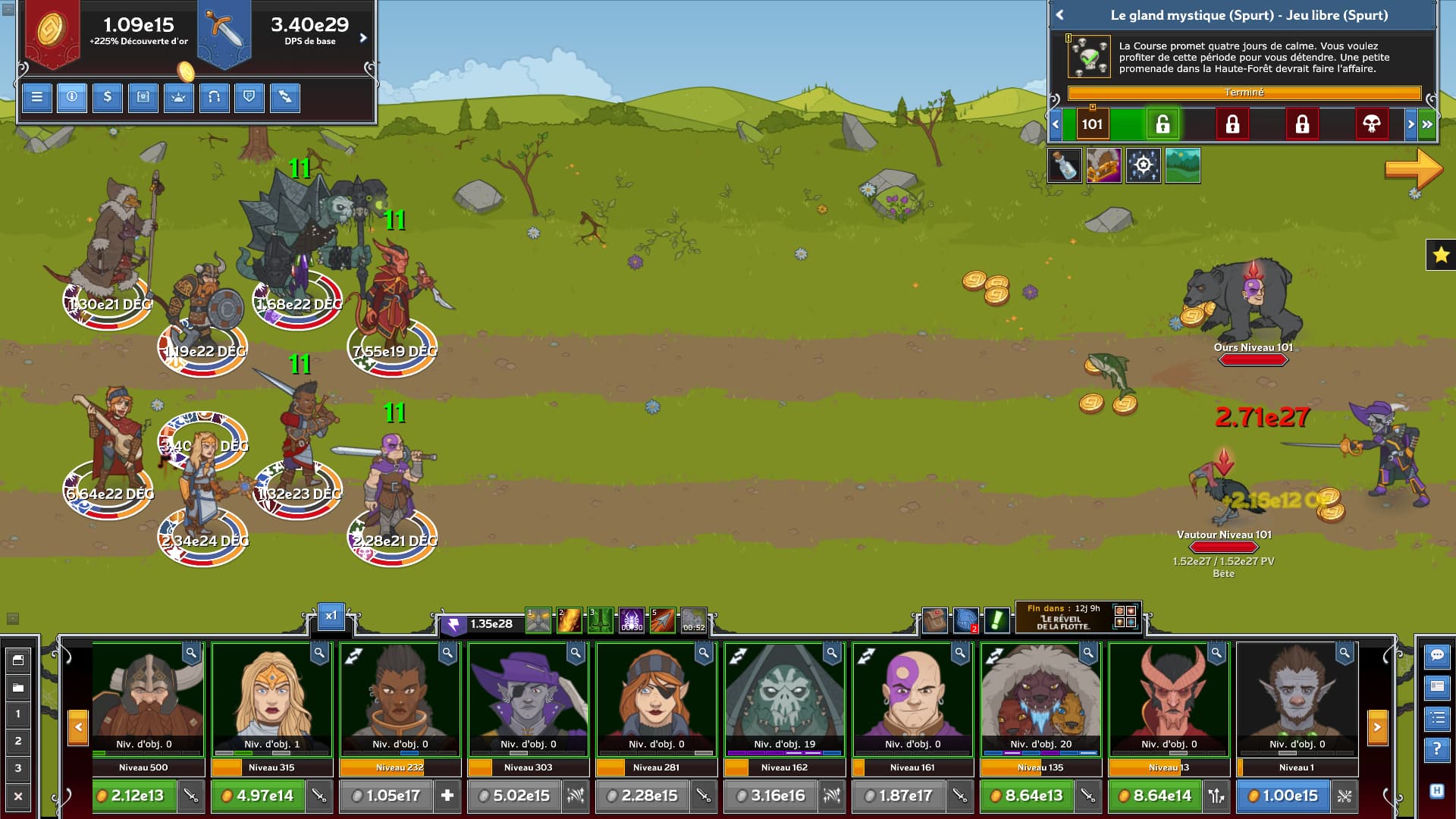The width and height of the screenshot is (1456, 819).
Task: Select formation slot 2
Action: tap(18, 741)
